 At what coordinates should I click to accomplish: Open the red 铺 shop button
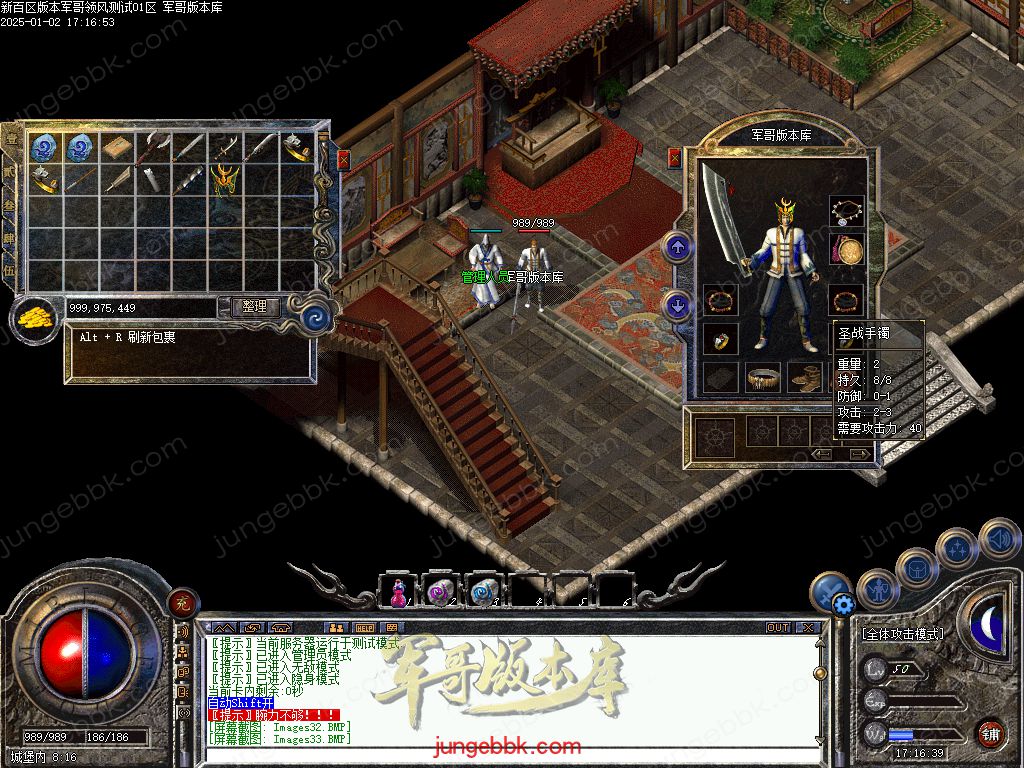pyautogui.click(x=991, y=733)
